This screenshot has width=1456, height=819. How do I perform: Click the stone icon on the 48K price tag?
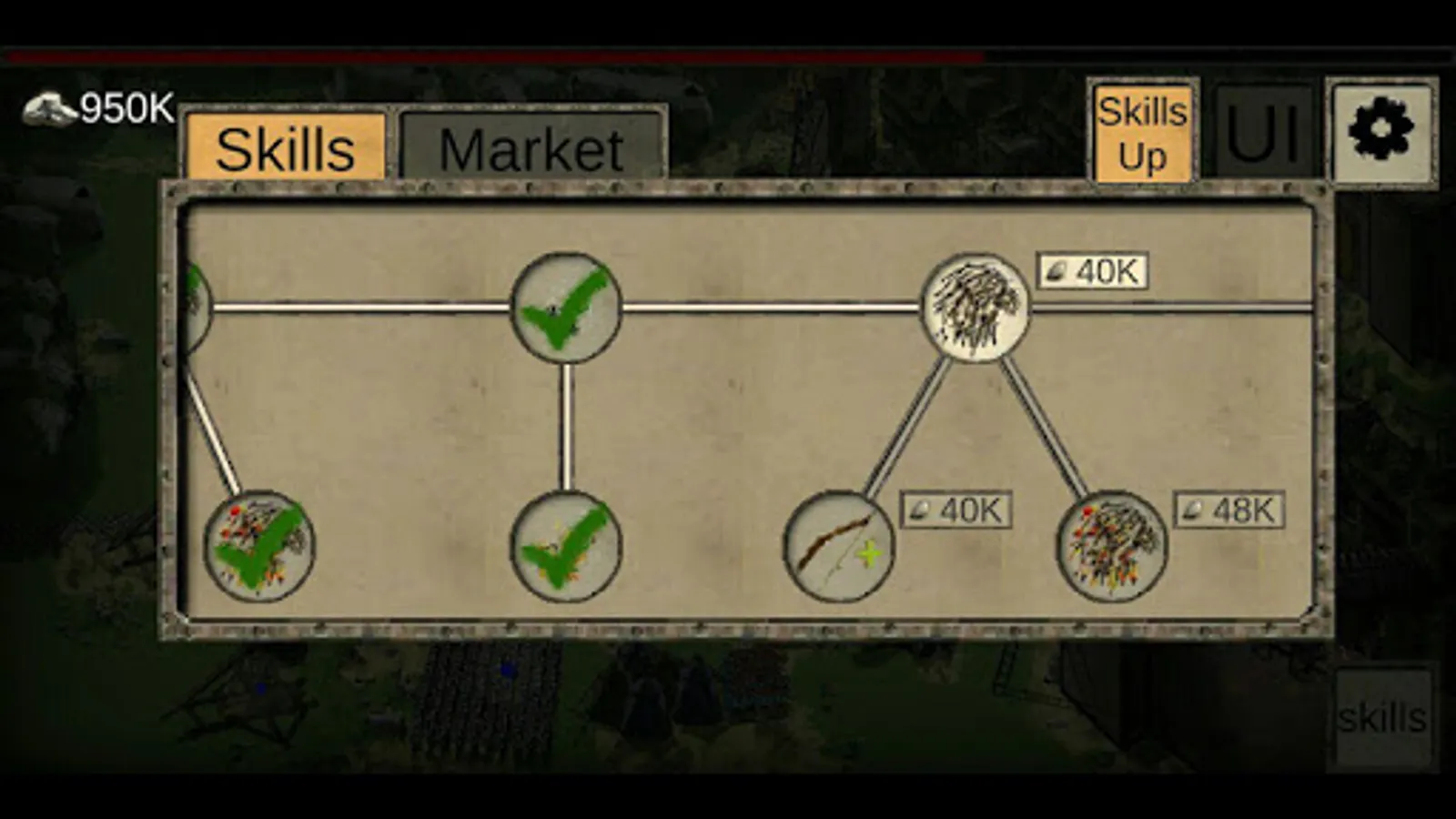tap(1195, 509)
